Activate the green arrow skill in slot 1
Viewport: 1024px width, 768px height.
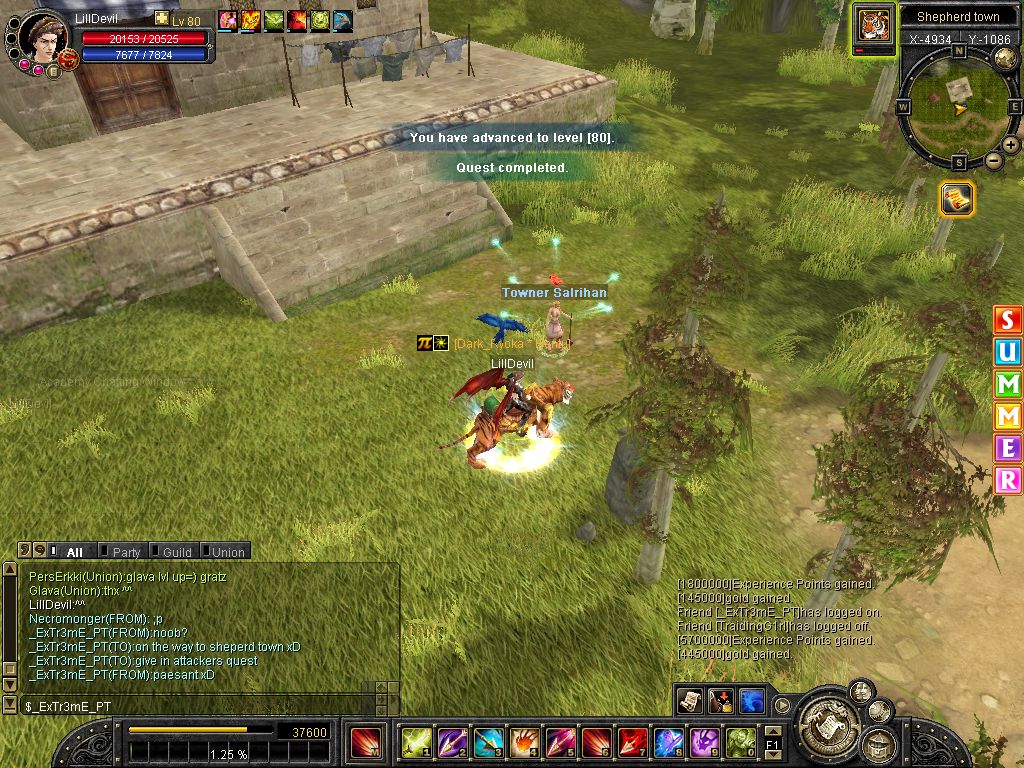click(x=415, y=742)
